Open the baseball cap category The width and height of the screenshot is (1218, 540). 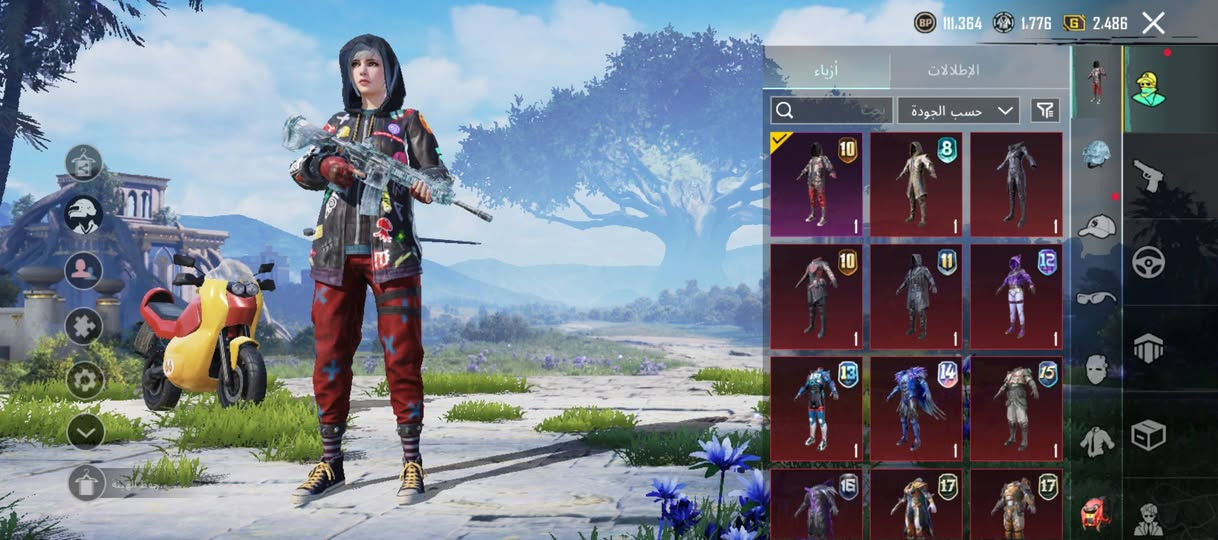[x=1097, y=226]
